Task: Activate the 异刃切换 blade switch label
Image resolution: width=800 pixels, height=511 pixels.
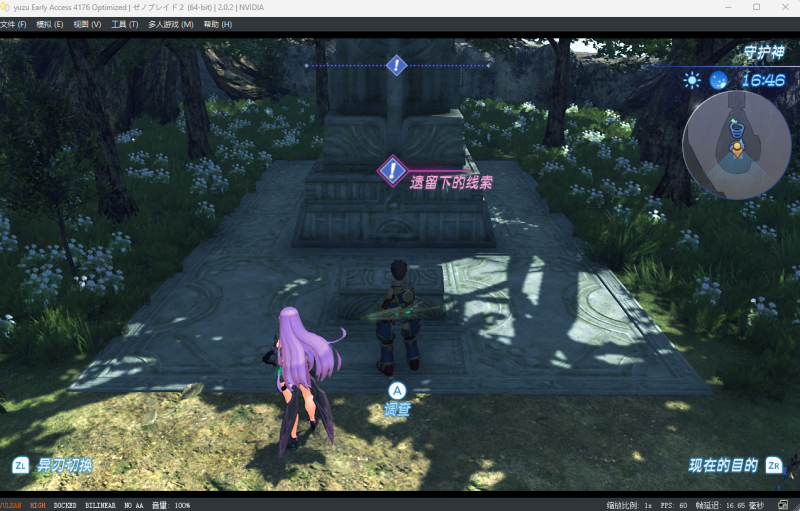Action: click(65, 465)
